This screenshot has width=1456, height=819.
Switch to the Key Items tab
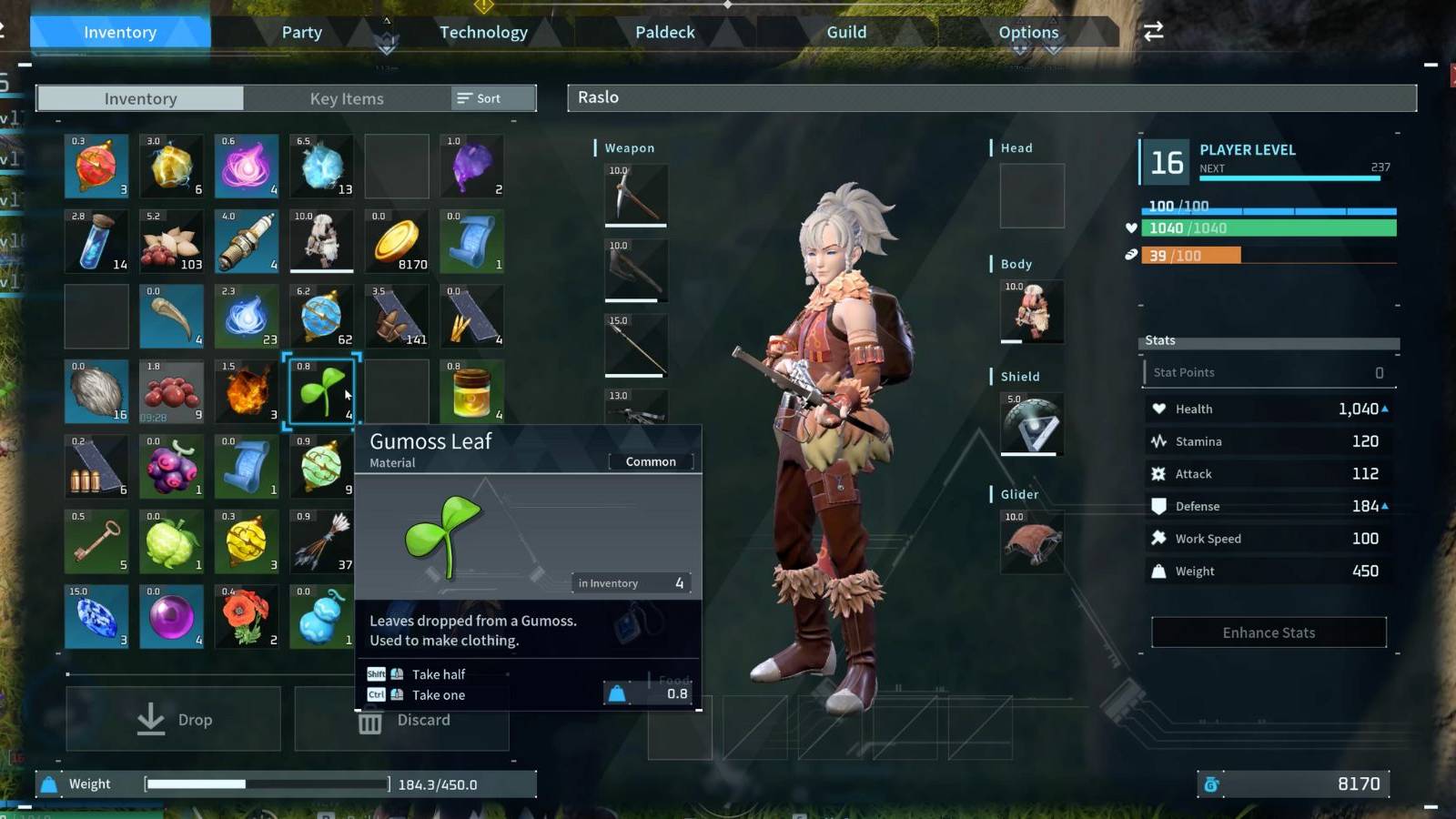tap(346, 98)
